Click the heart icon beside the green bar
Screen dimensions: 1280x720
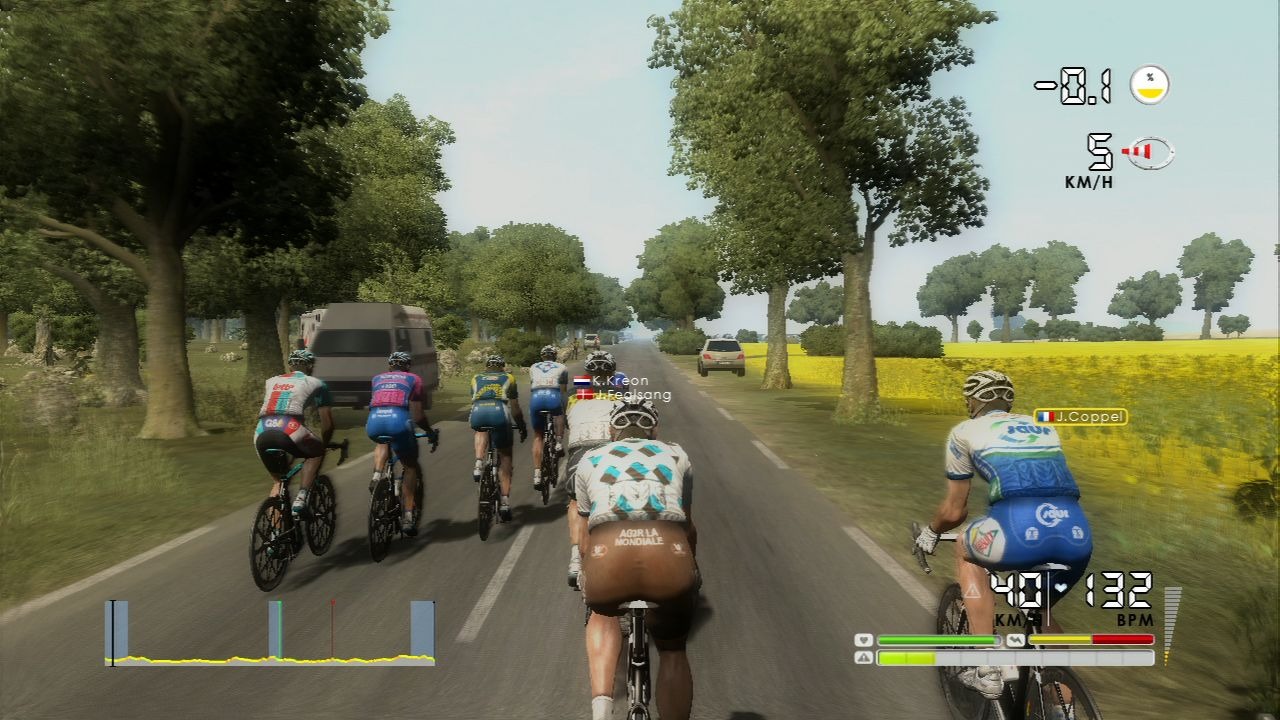864,640
